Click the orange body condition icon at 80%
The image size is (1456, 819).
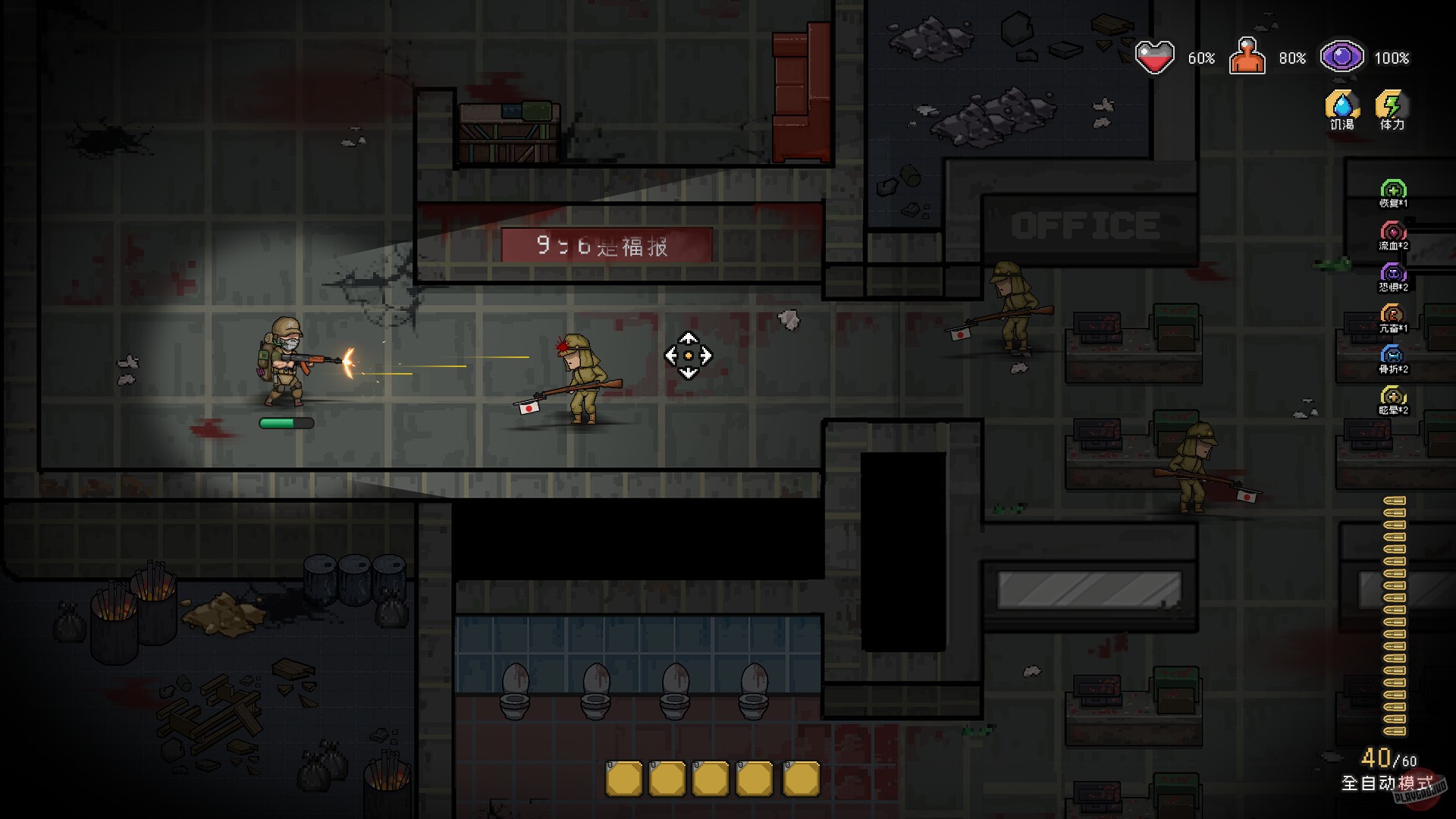(1247, 55)
